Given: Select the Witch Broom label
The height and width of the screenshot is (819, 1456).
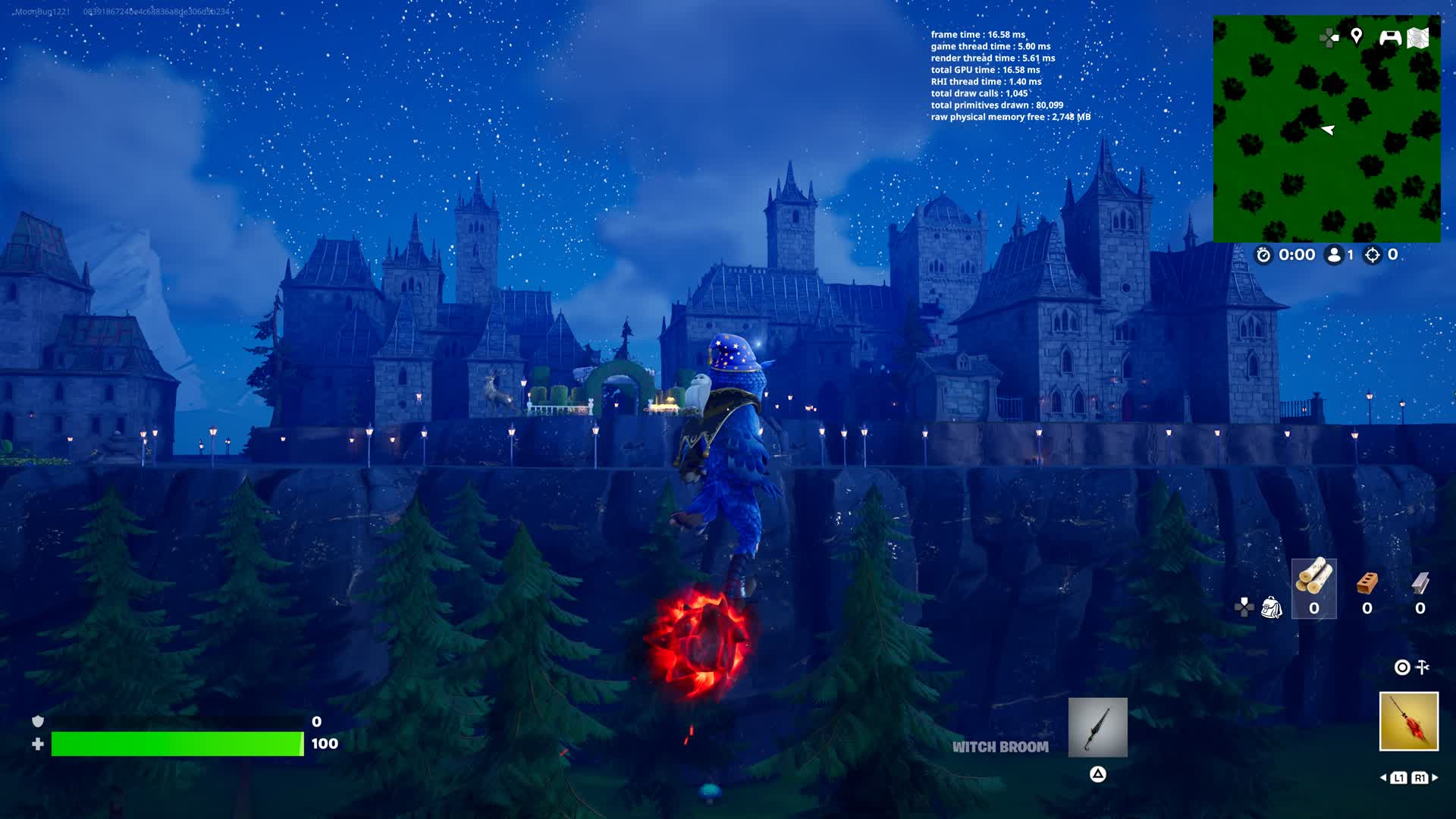Looking at the screenshot, I should pos(1000,747).
